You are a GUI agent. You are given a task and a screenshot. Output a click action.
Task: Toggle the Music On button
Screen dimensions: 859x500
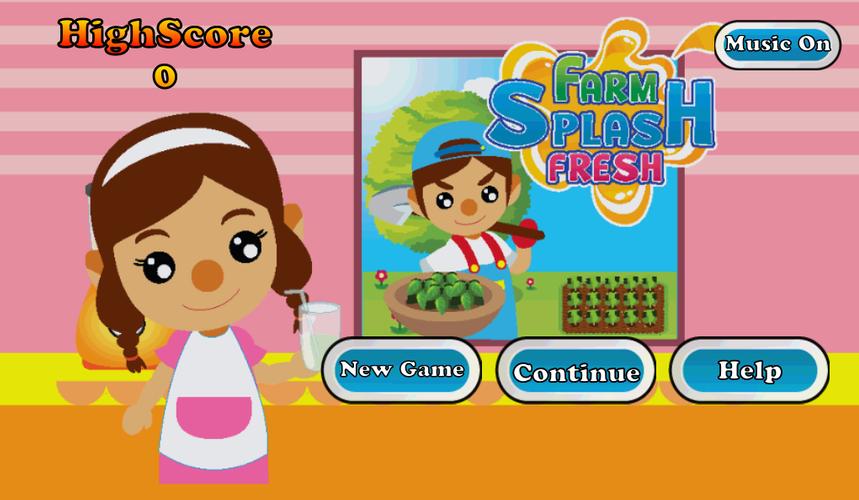point(777,45)
